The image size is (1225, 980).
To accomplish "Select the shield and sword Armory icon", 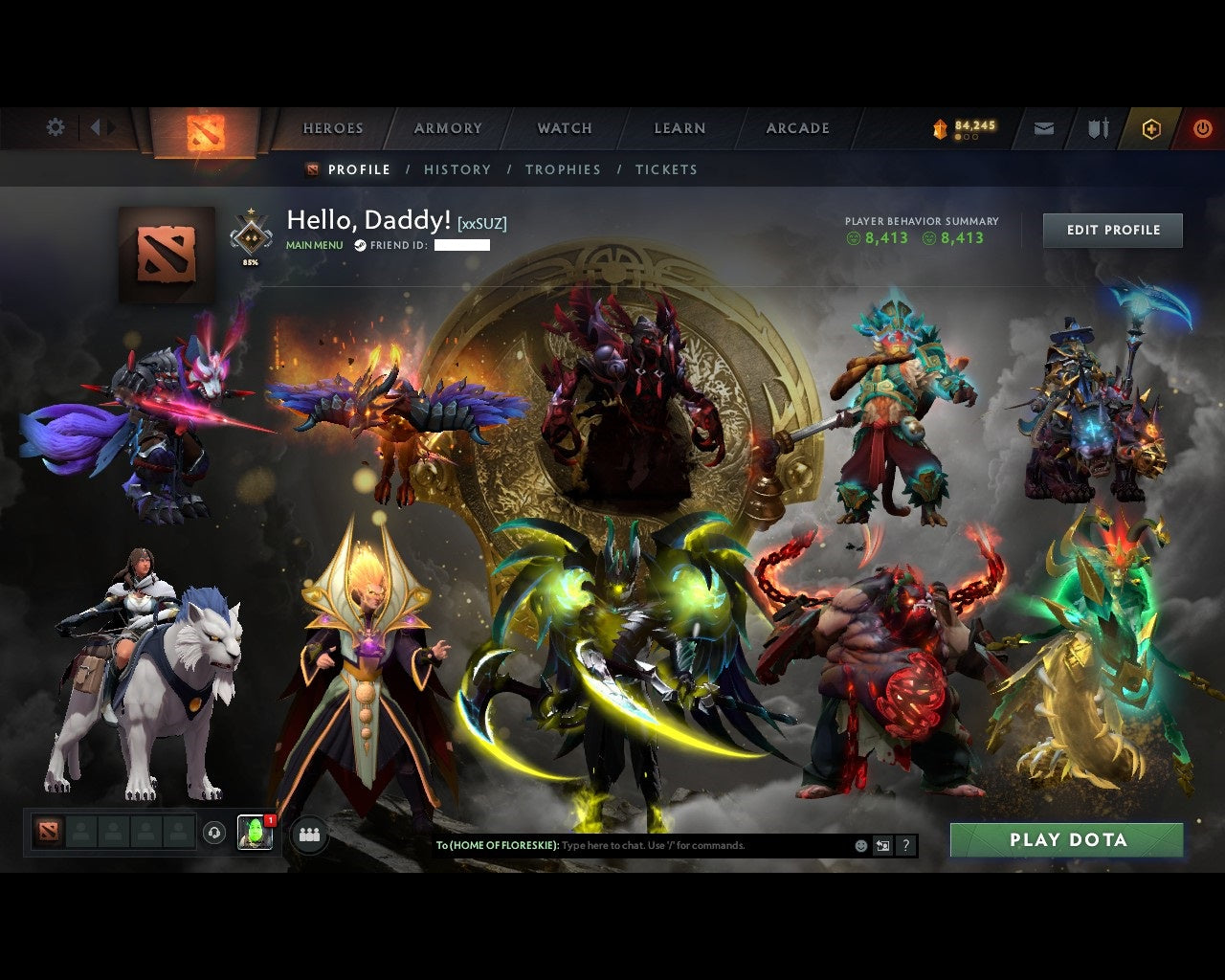I will click(1097, 127).
